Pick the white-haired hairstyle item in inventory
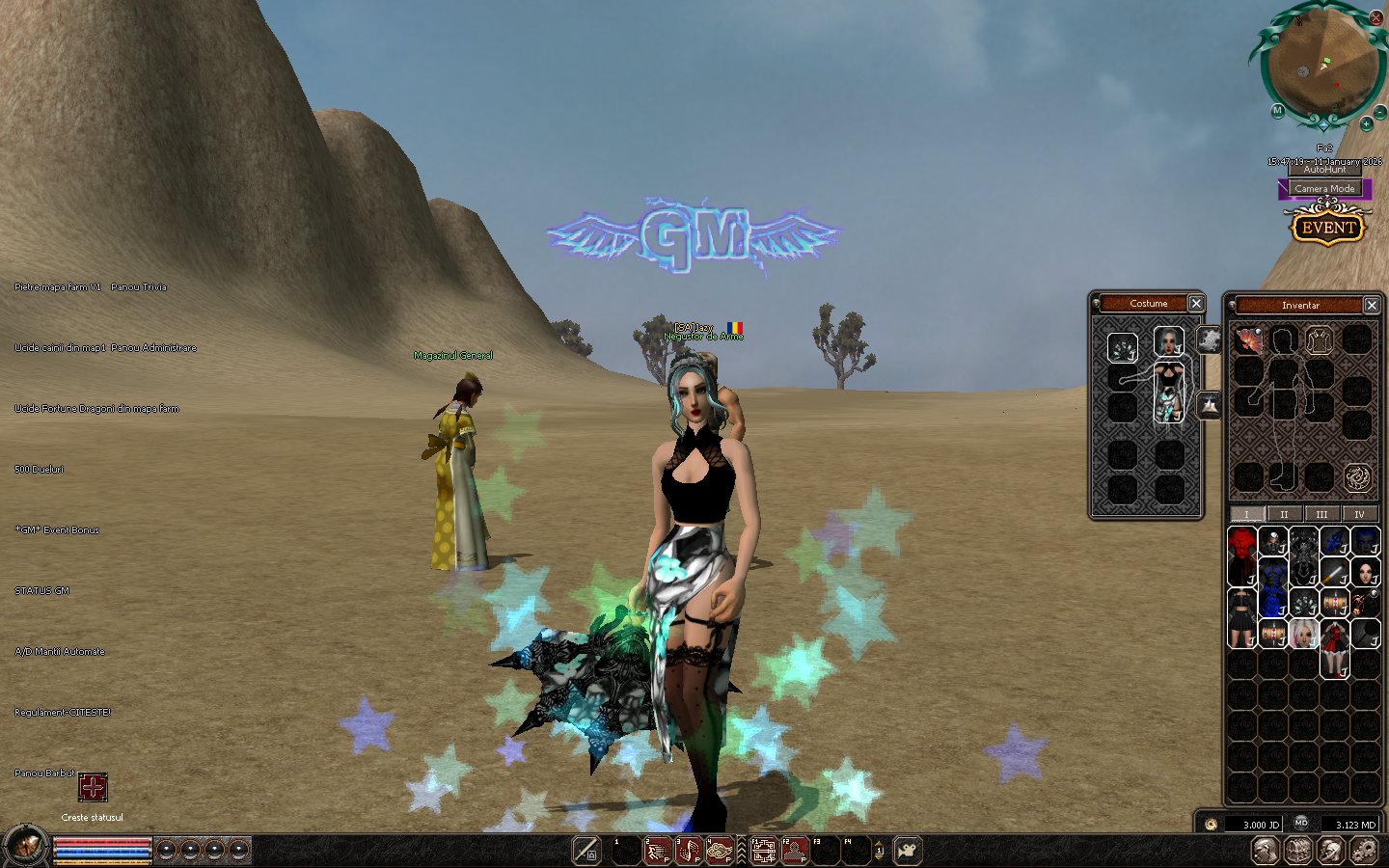This screenshot has height=868, width=1389. (x=1304, y=634)
